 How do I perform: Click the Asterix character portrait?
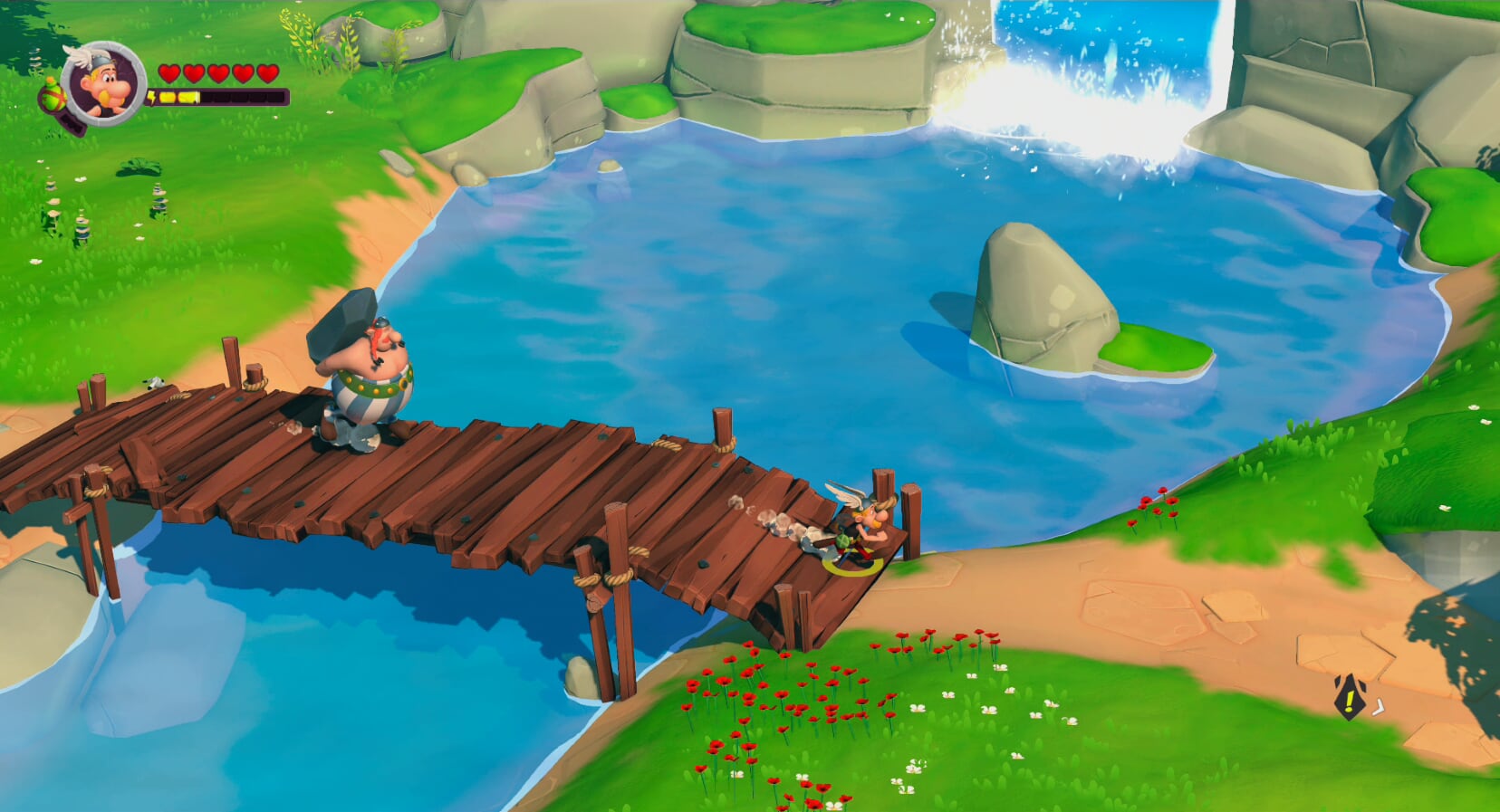pos(105,83)
